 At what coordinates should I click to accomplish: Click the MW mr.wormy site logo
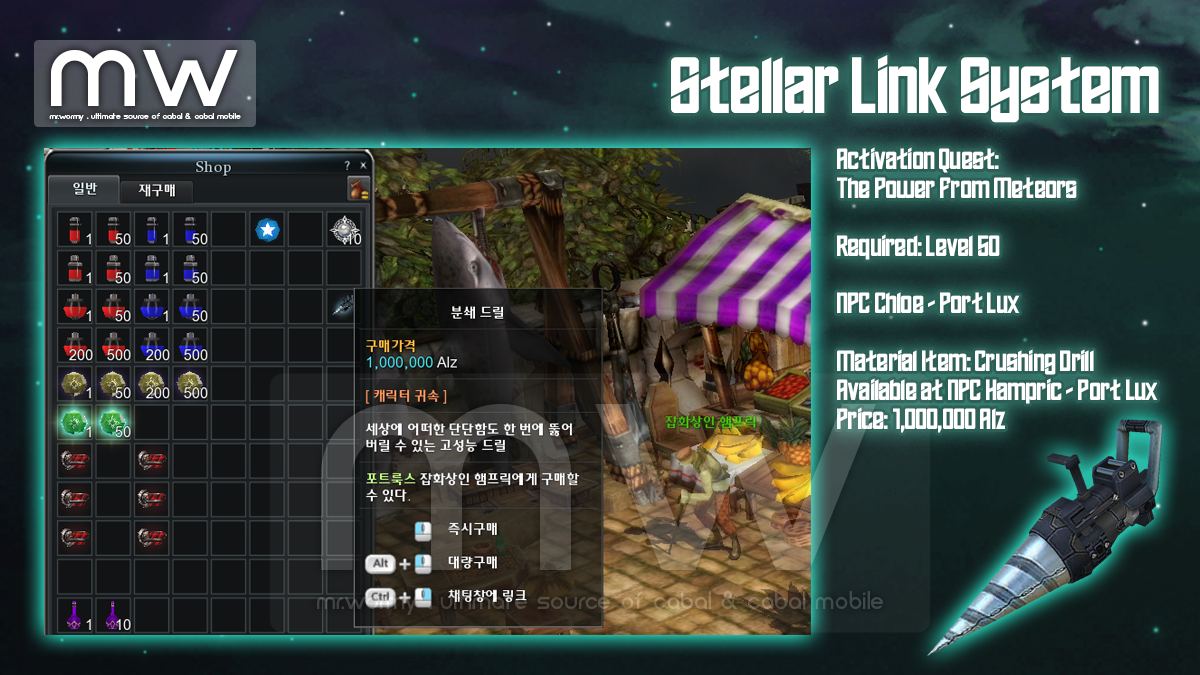[145, 83]
